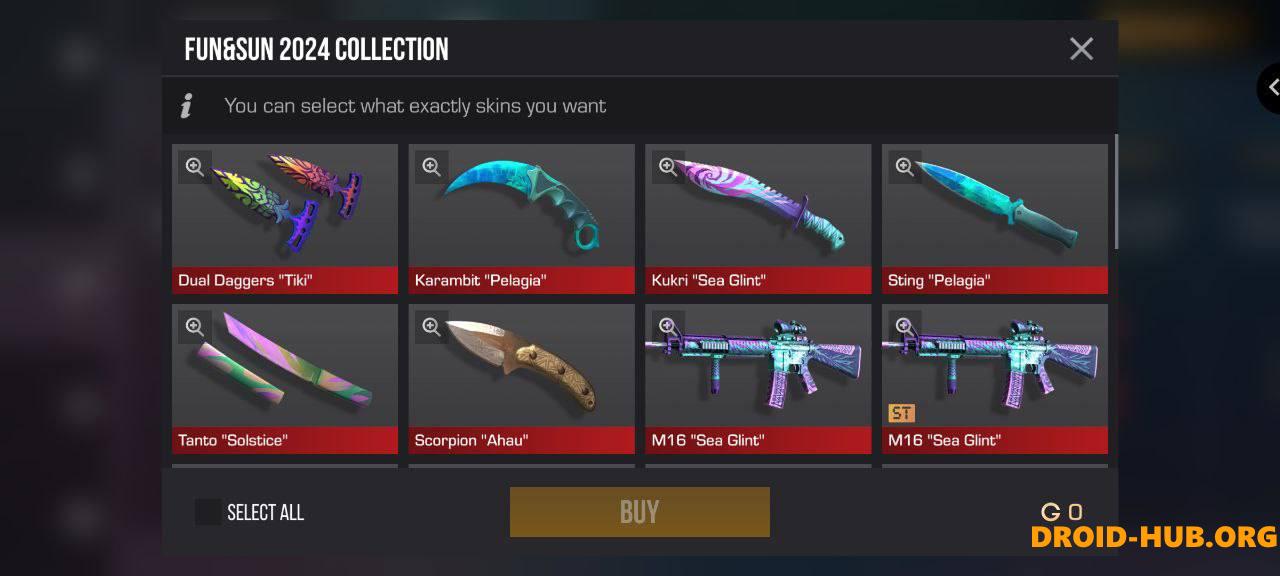Open magnifier preview for Dual Daggers "Tiki"
1280x576 pixels.
pos(195,167)
